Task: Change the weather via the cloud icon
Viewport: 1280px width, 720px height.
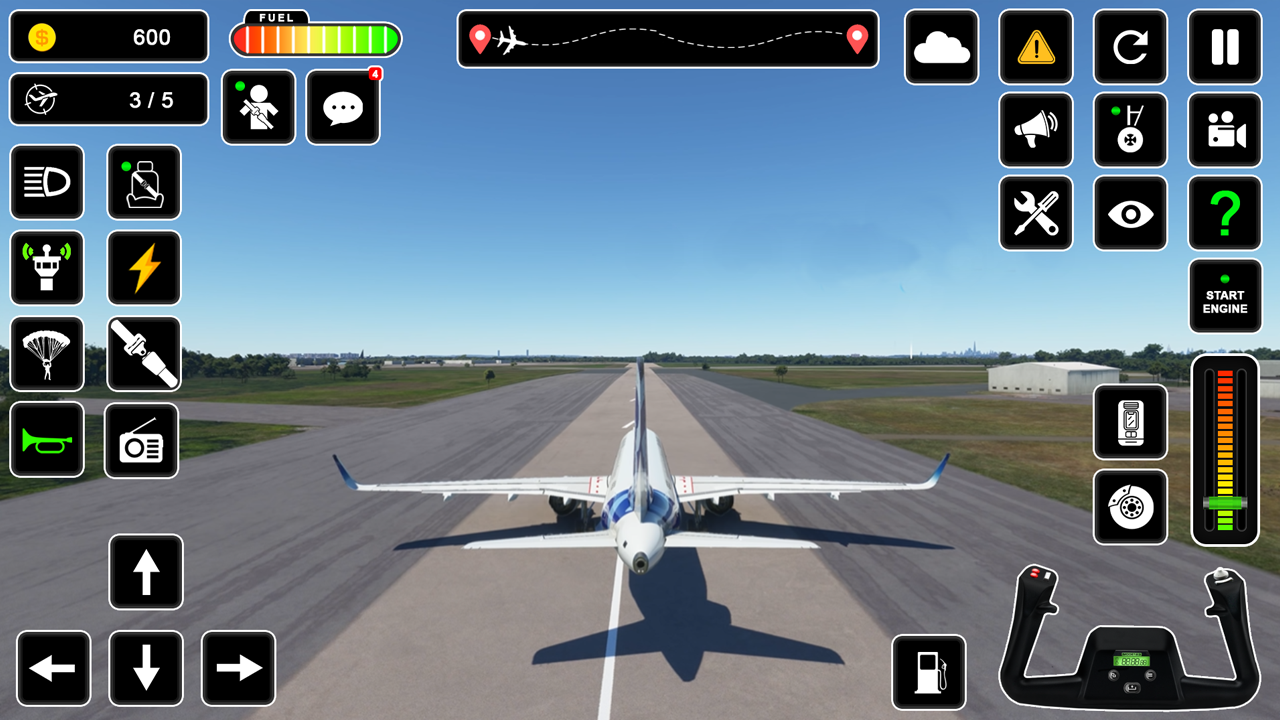Action: point(941,48)
